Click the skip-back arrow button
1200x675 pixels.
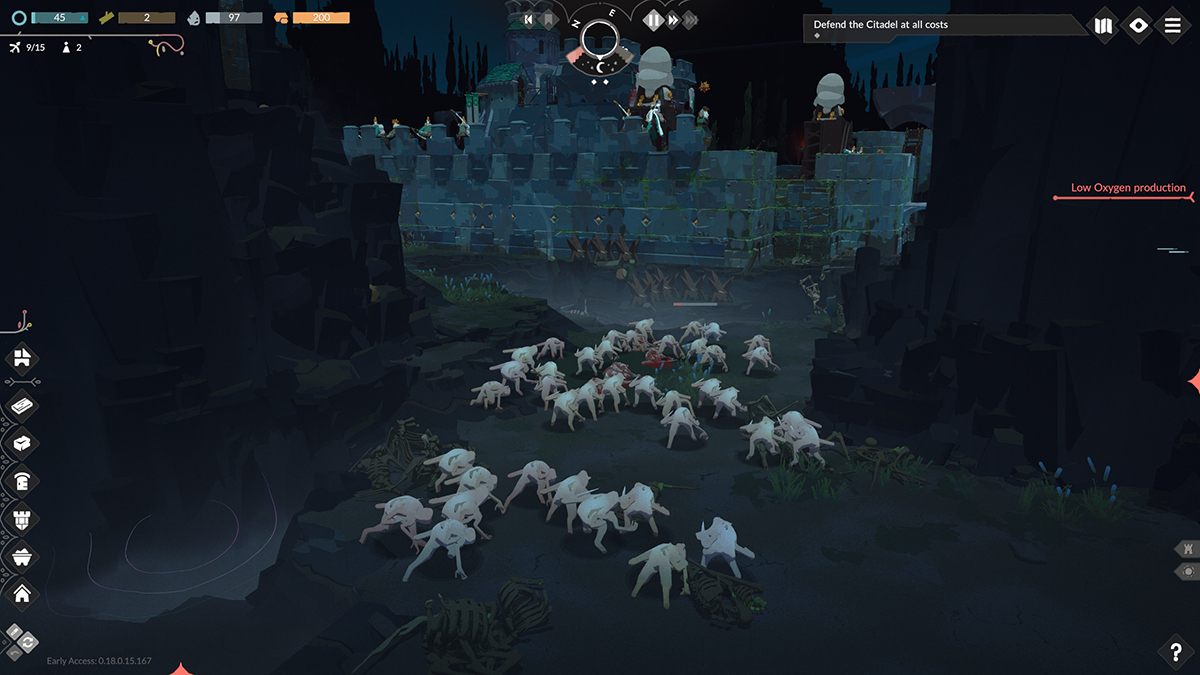[529, 19]
